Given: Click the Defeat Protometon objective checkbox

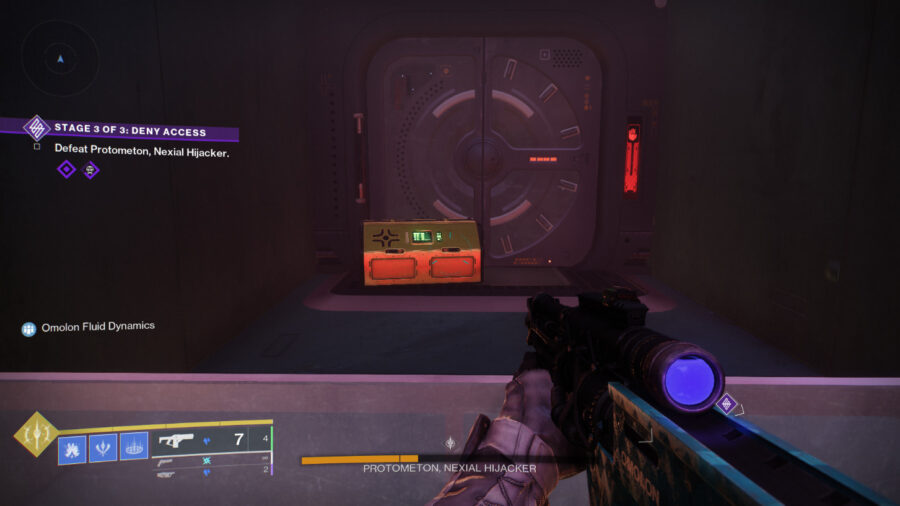Looking at the screenshot, I should pyautogui.click(x=37, y=147).
